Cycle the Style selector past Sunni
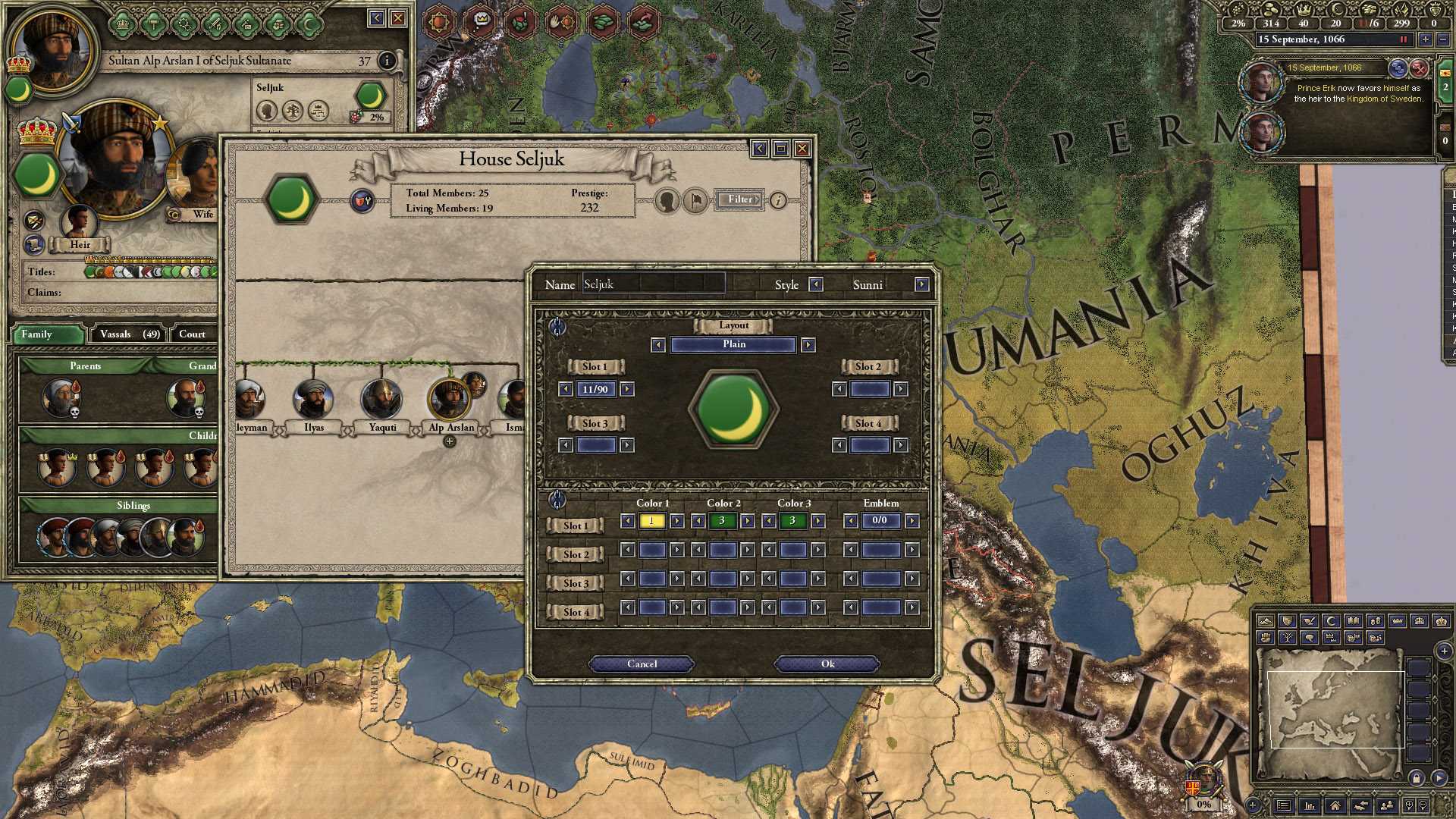1456x819 pixels. point(922,284)
